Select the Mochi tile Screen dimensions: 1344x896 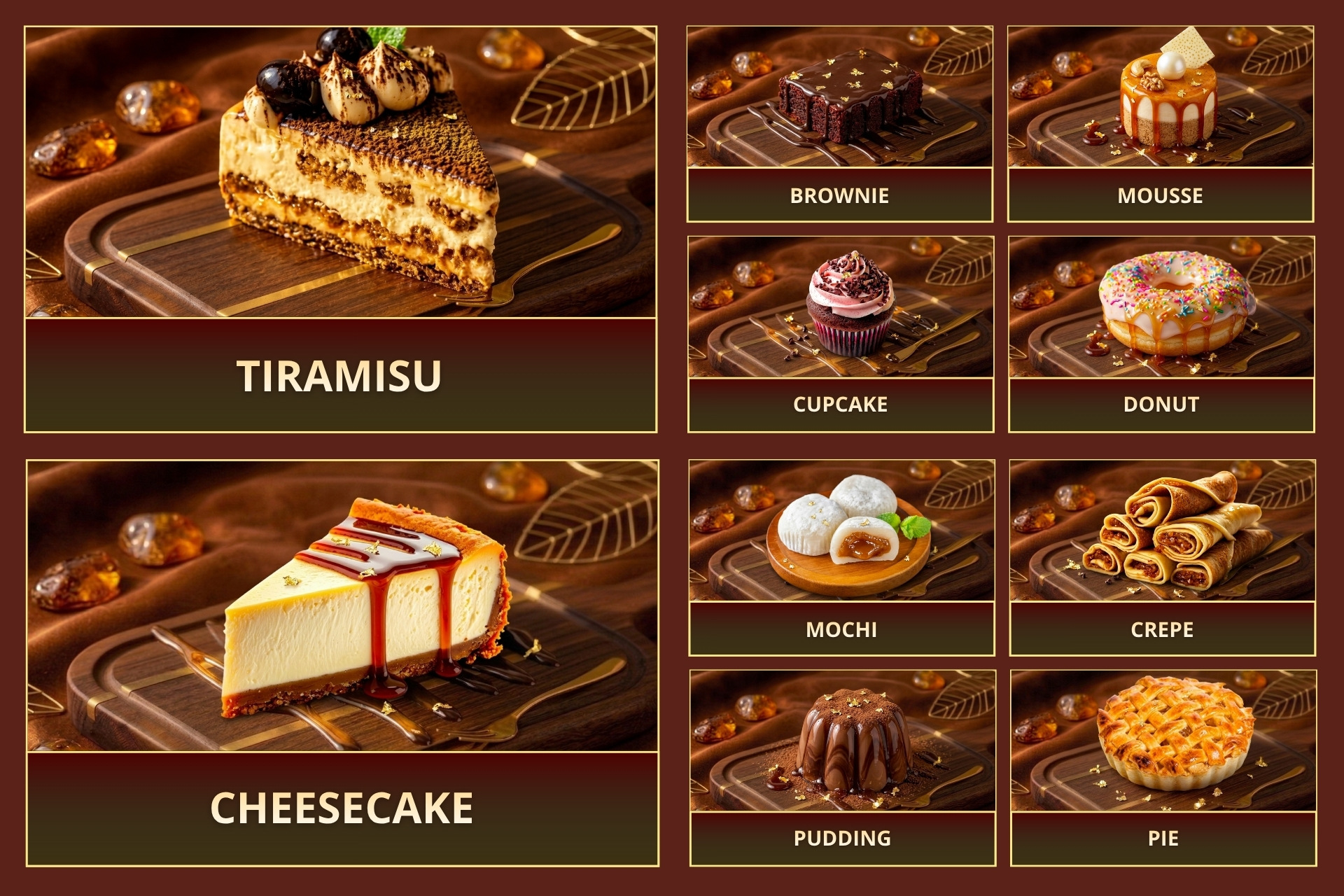[841, 558]
